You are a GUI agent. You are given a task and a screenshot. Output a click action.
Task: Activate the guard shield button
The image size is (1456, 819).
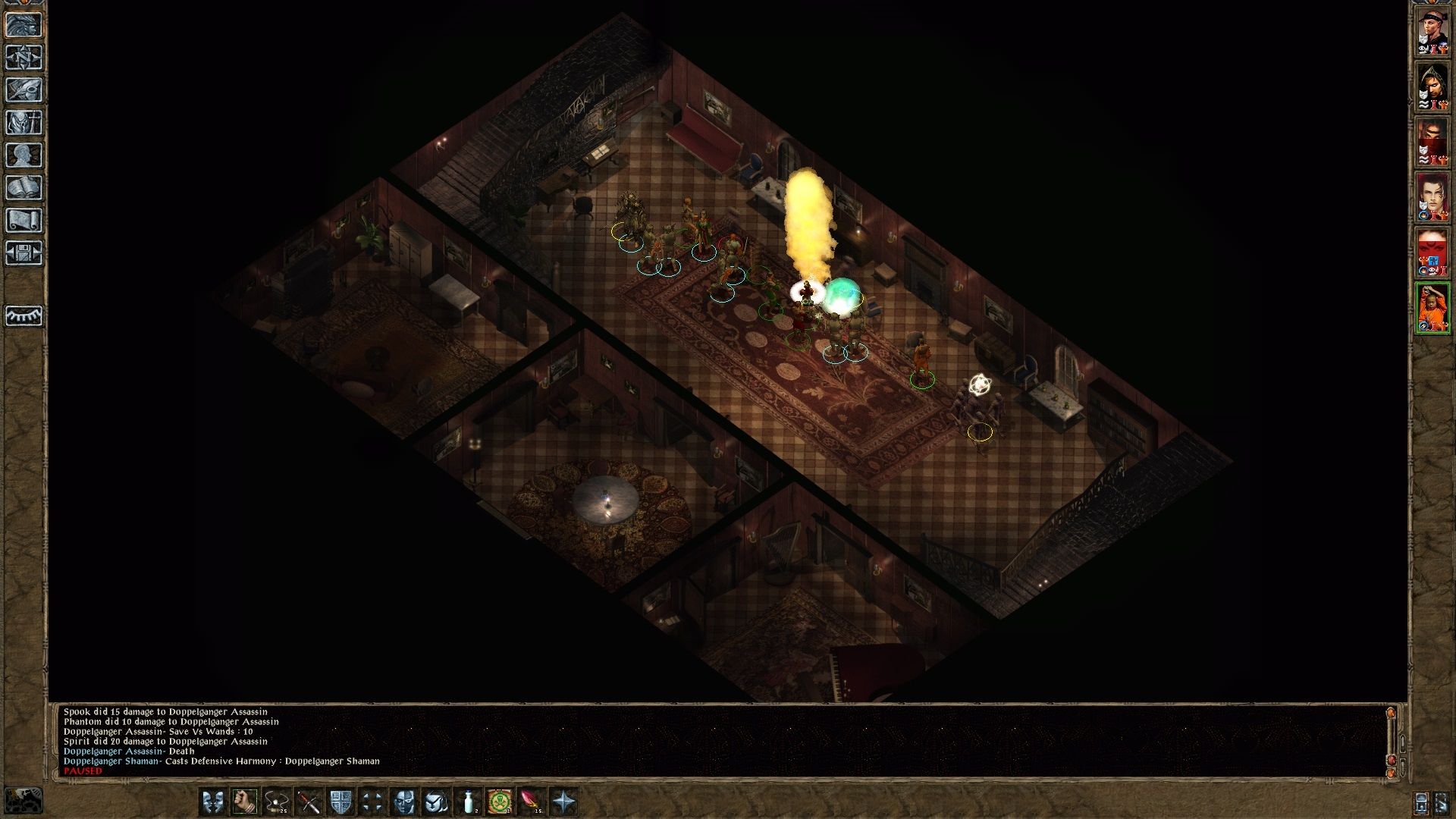[340, 802]
